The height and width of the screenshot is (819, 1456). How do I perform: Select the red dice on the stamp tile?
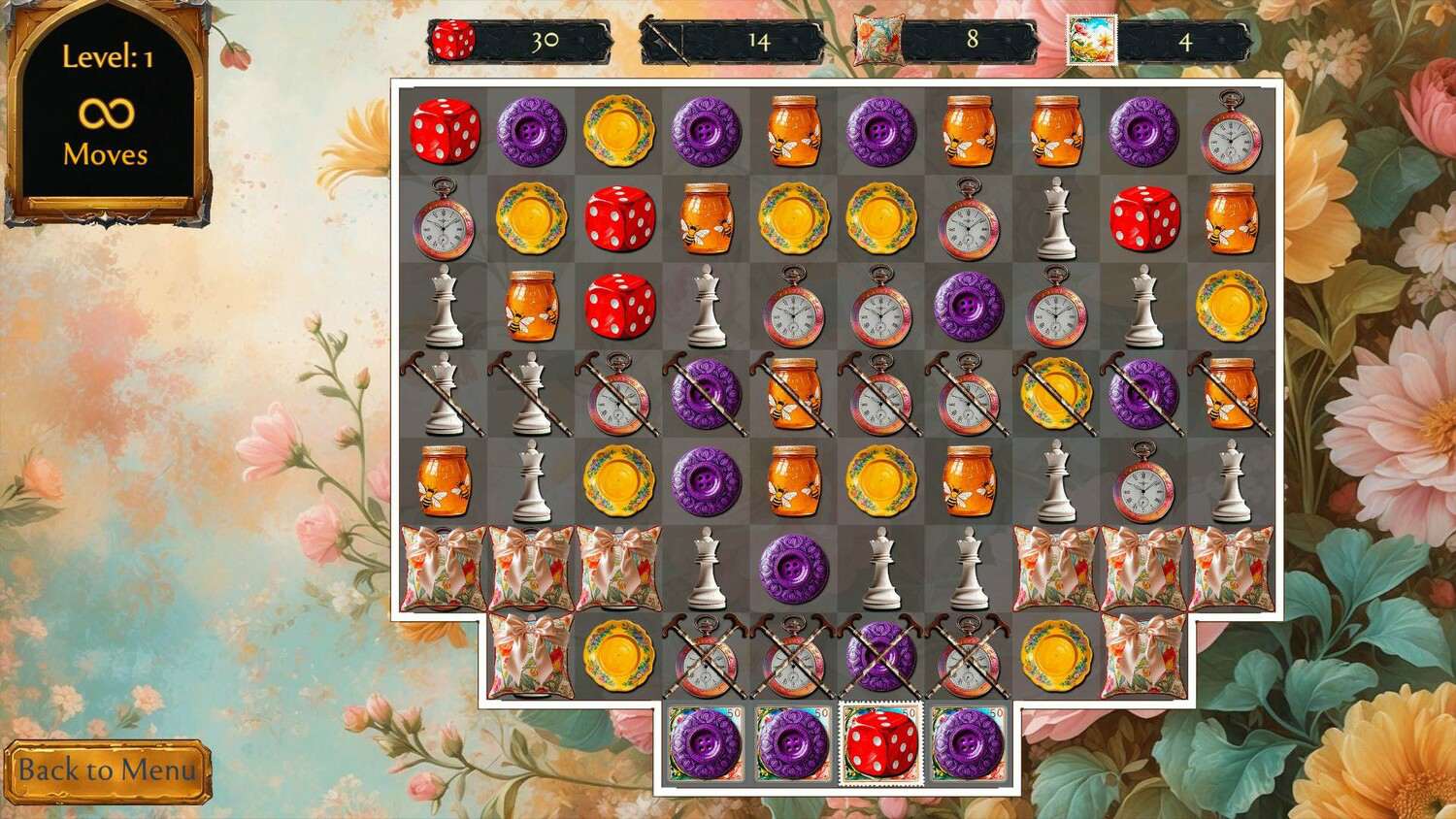point(880,744)
